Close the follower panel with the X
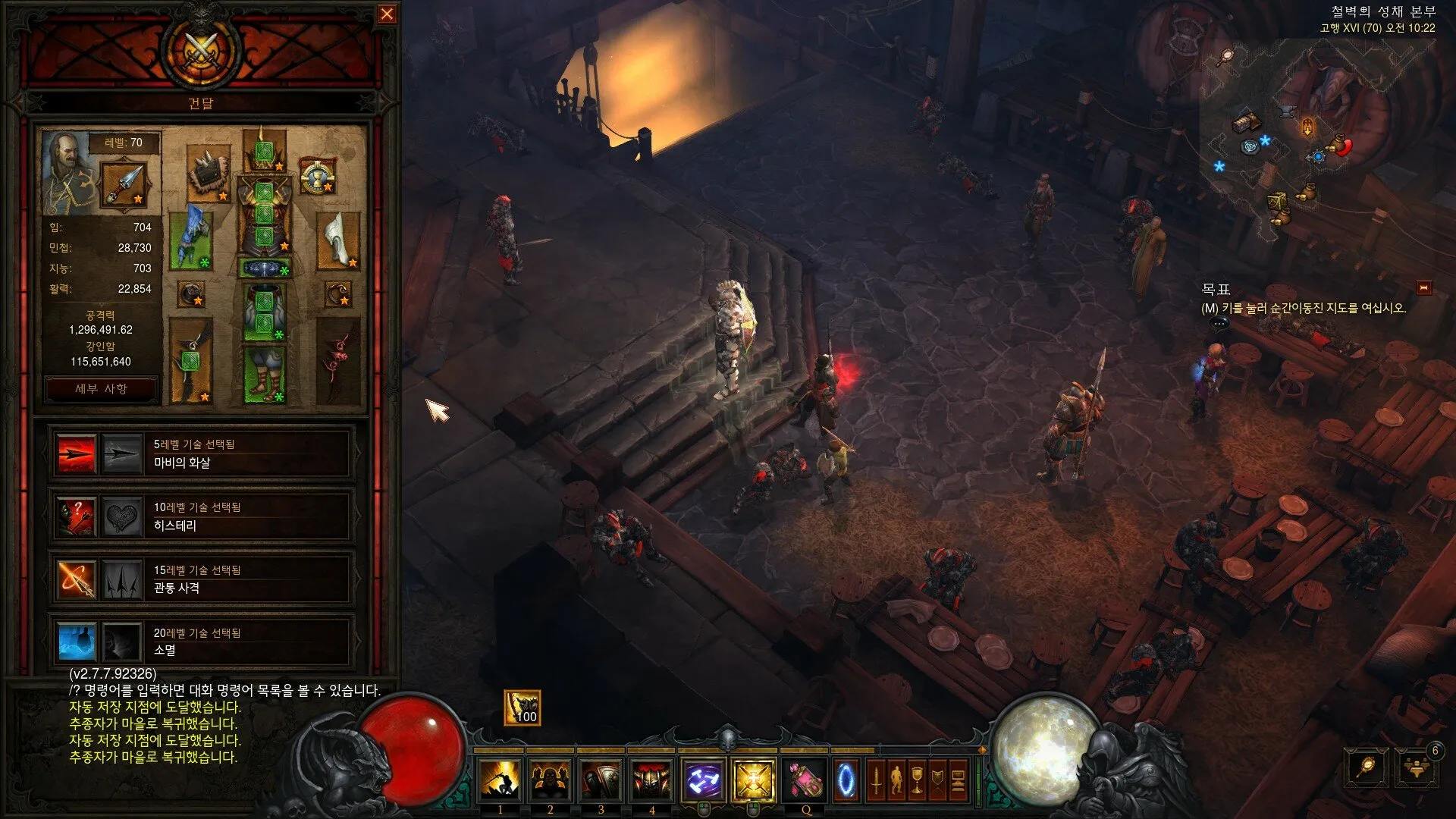This screenshot has height=819, width=1456. [387, 14]
